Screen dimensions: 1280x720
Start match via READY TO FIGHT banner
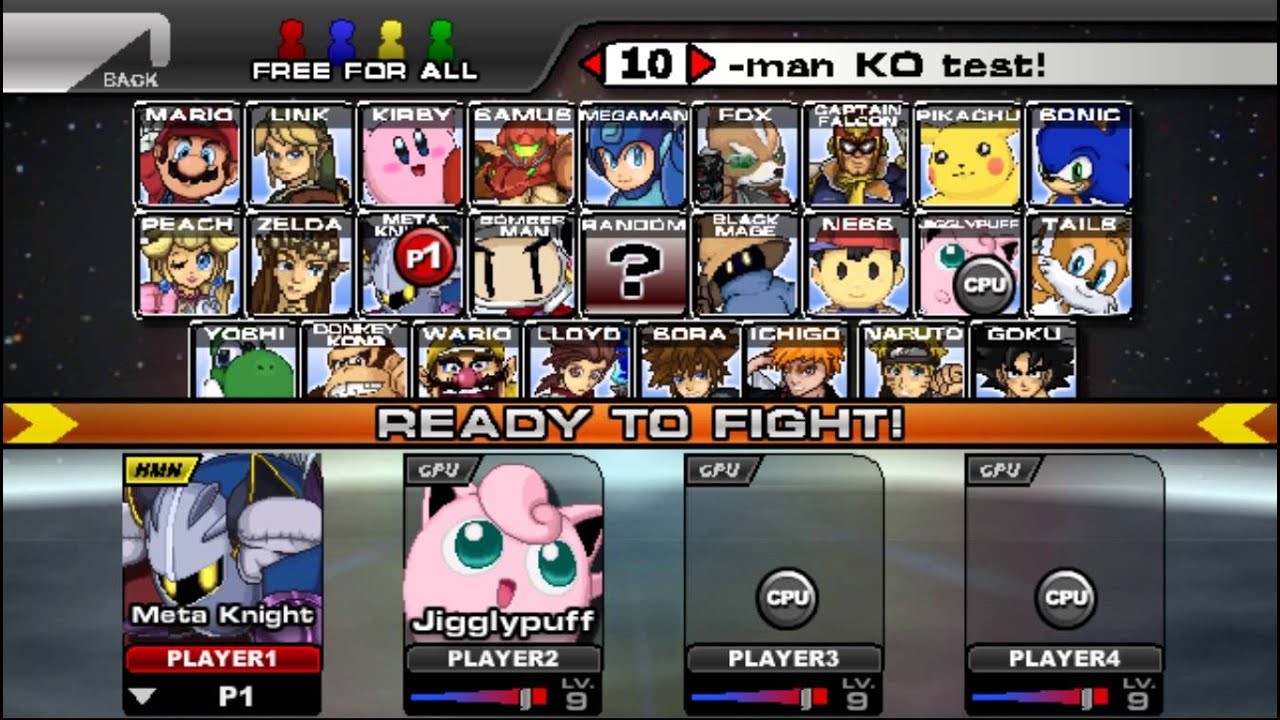(640, 423)
